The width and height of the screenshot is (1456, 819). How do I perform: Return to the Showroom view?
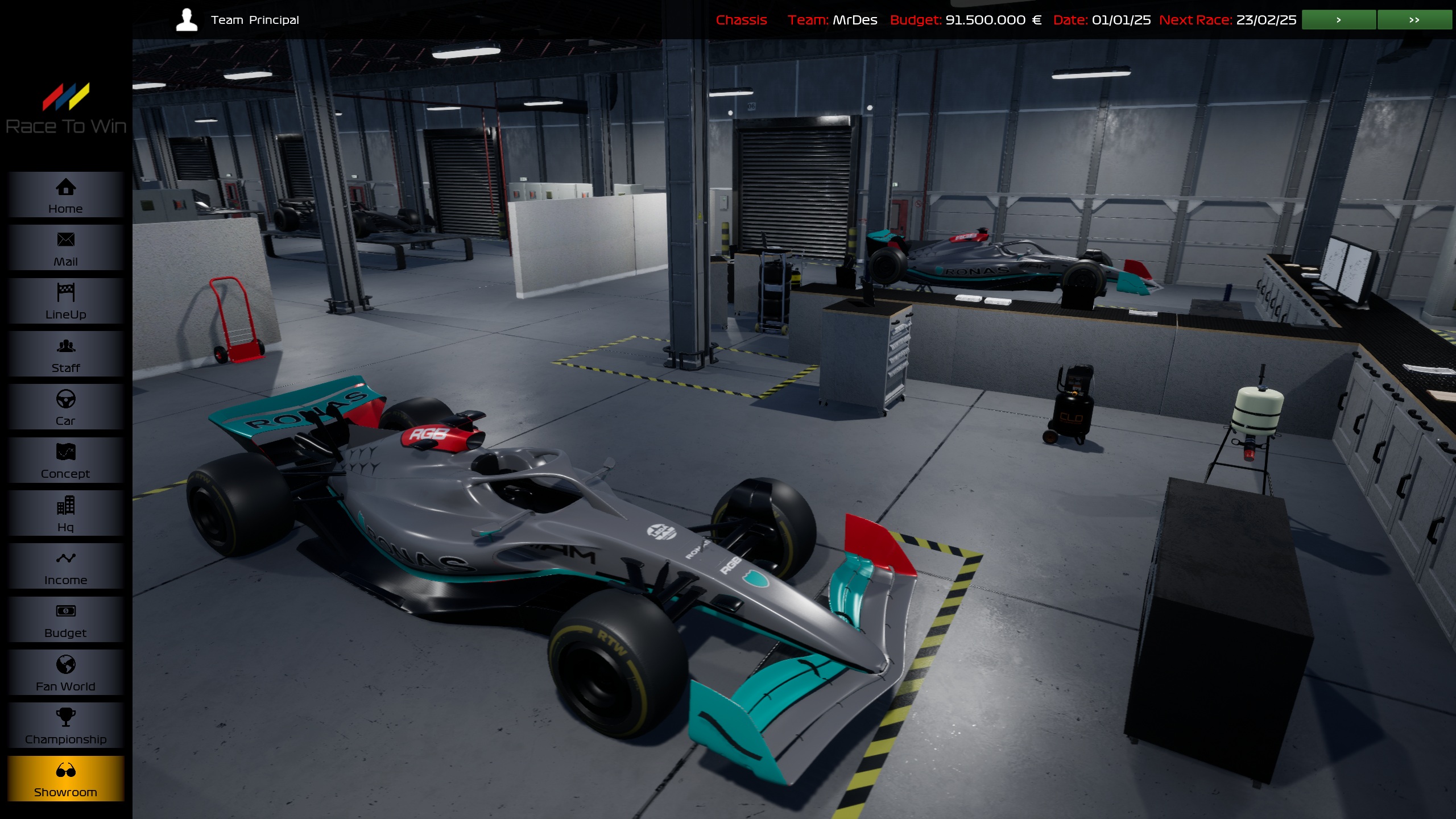65,778
